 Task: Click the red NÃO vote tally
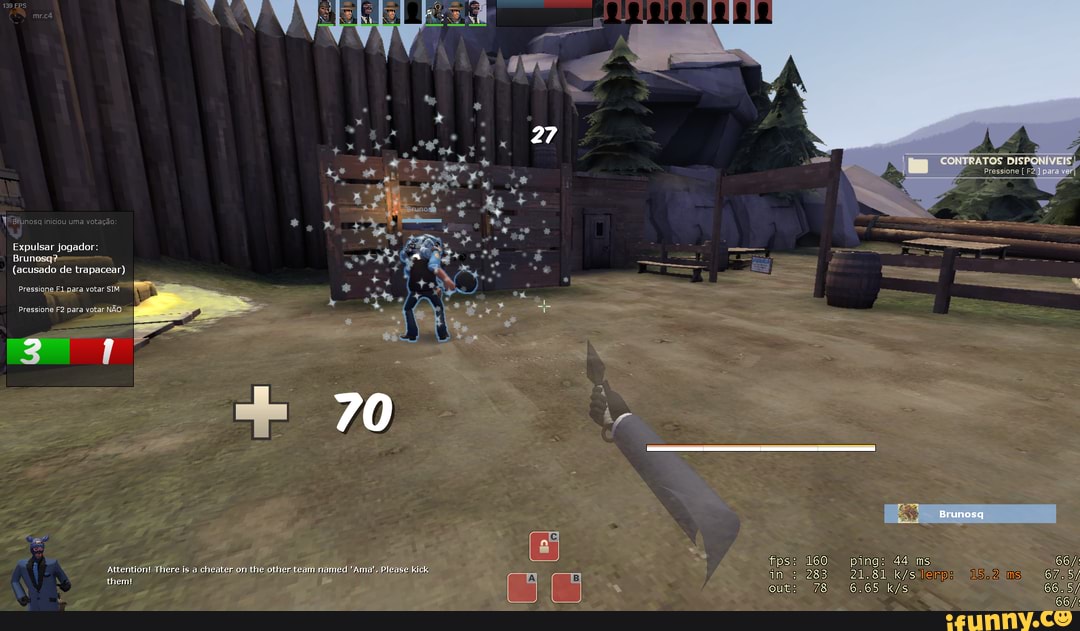(x=102, y=352)
